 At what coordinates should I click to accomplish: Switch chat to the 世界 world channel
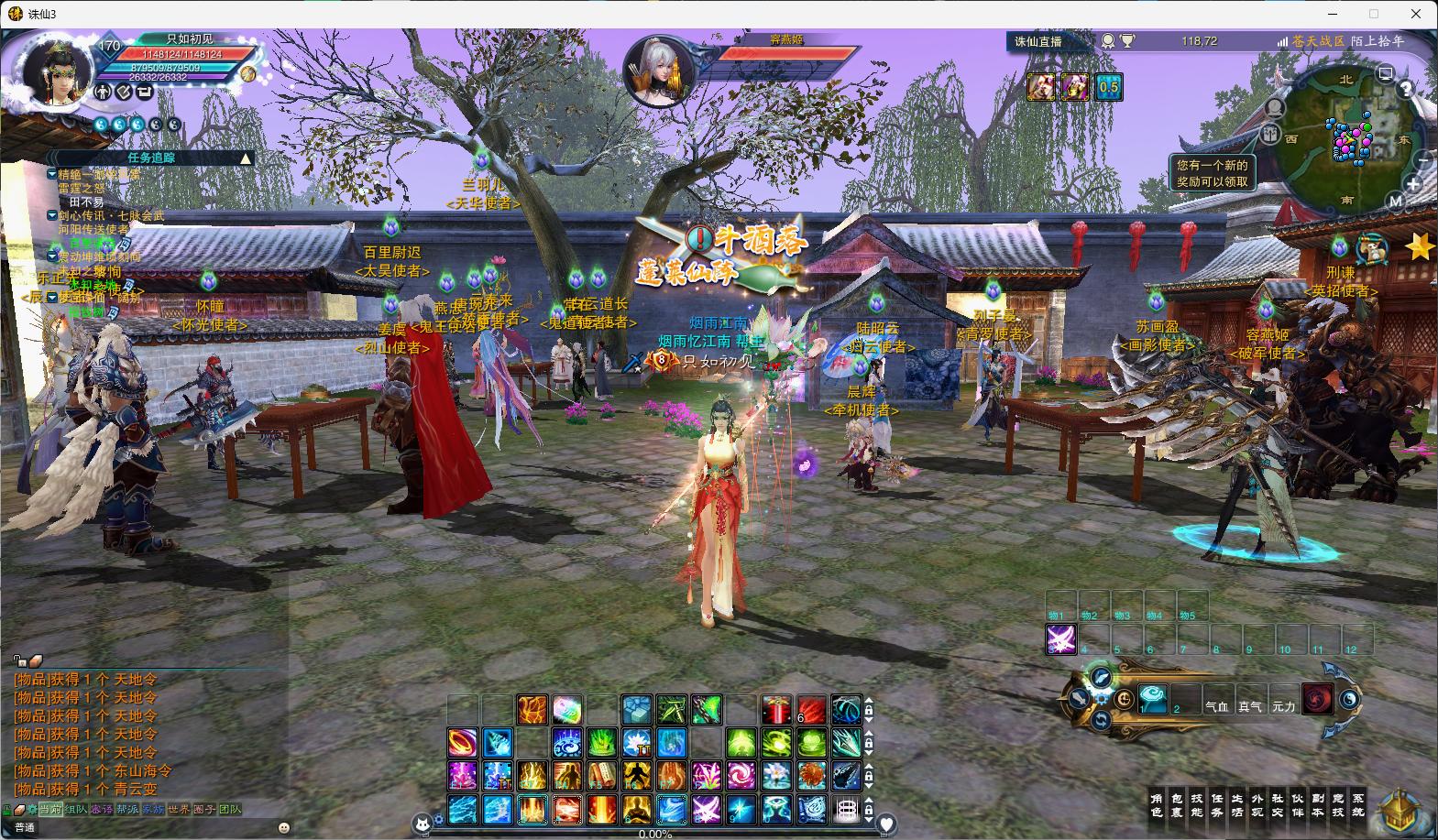click(178, 810)
